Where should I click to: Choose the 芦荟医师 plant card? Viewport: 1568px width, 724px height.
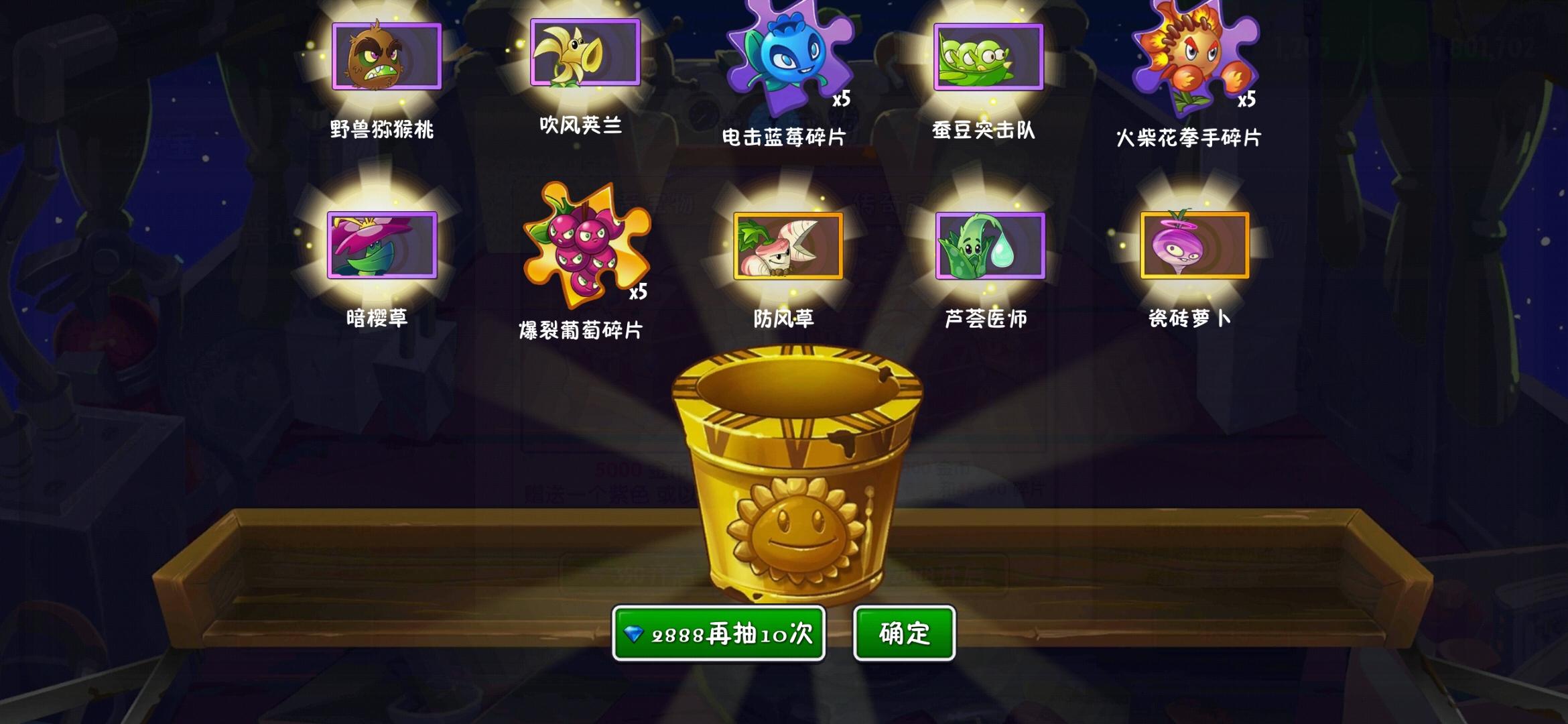(x=990, y=245)
